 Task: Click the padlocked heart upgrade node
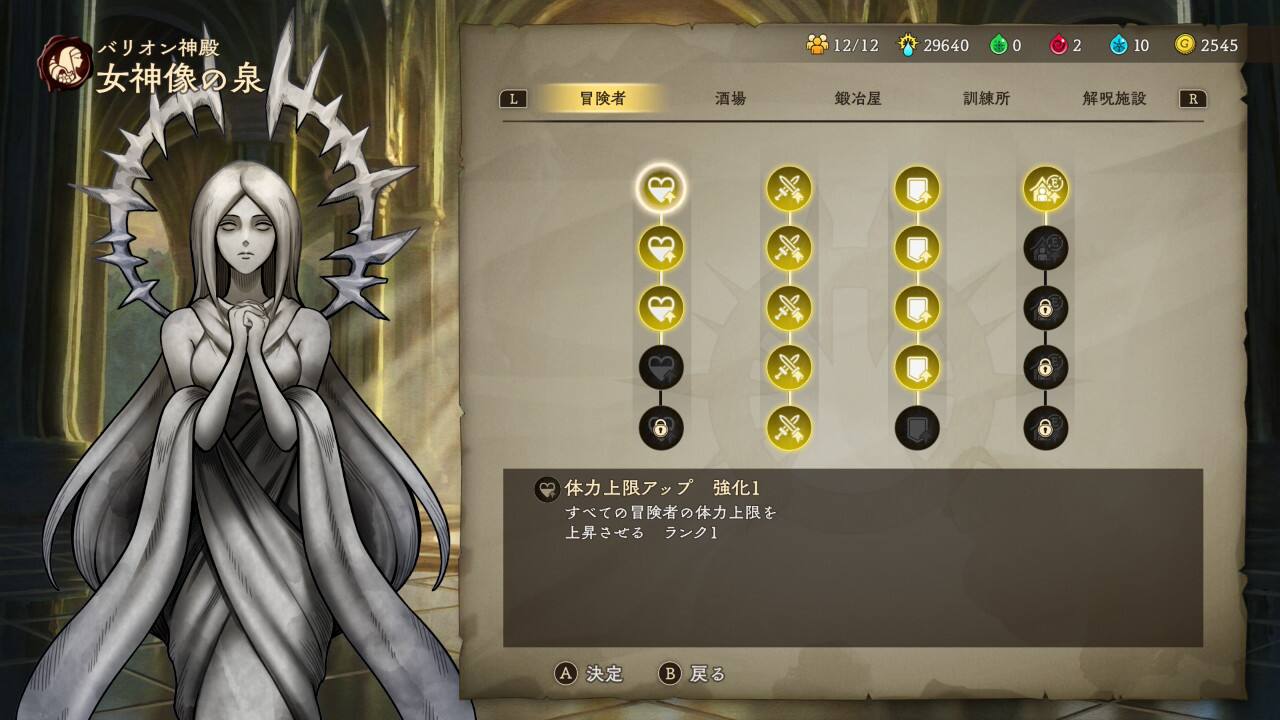661,428
